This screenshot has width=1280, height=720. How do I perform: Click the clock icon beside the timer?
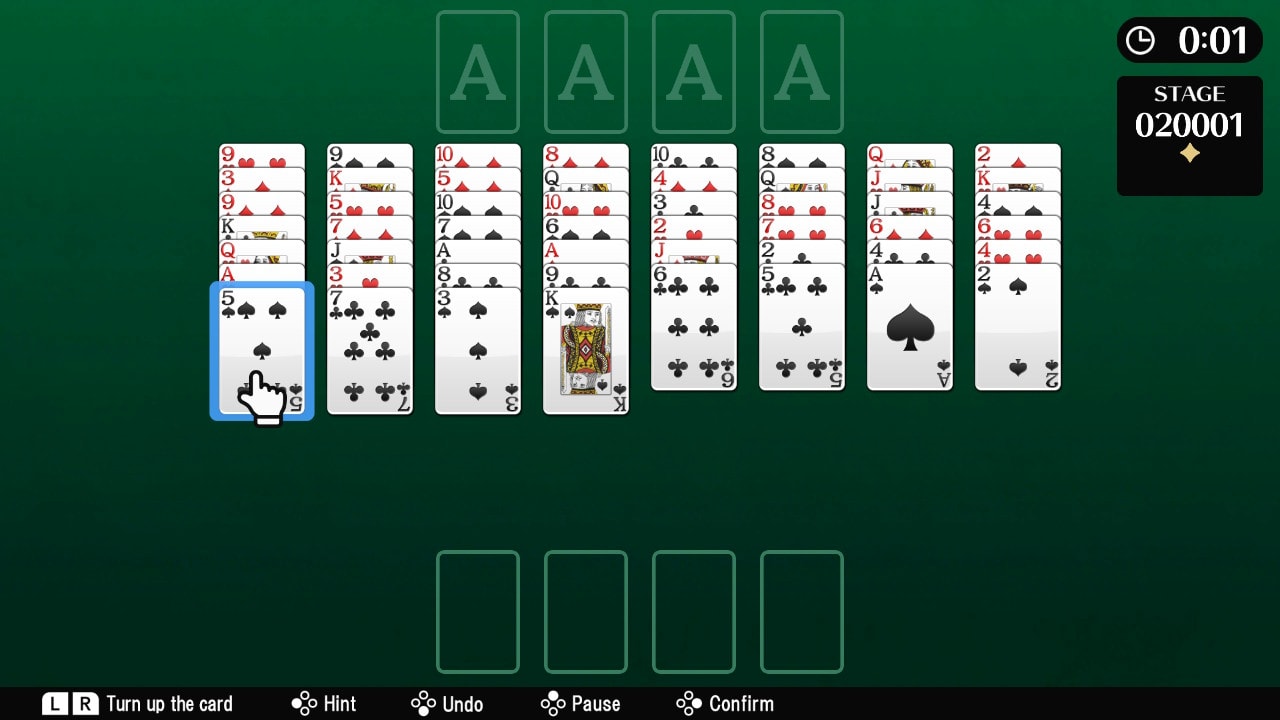(1141, 41)
